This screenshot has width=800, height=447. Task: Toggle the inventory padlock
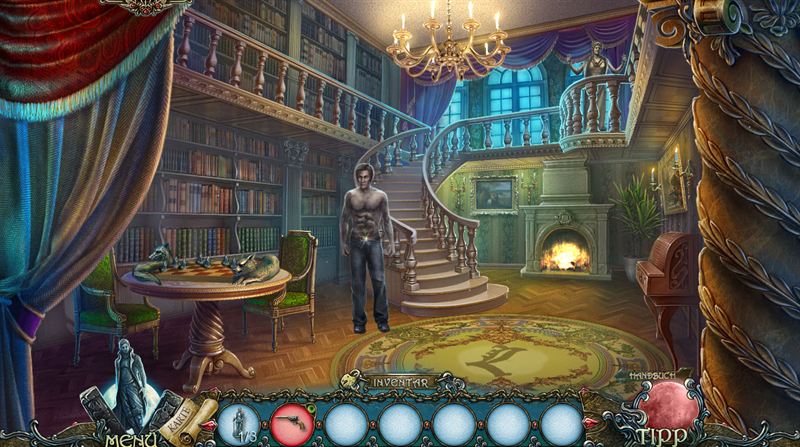351,380
